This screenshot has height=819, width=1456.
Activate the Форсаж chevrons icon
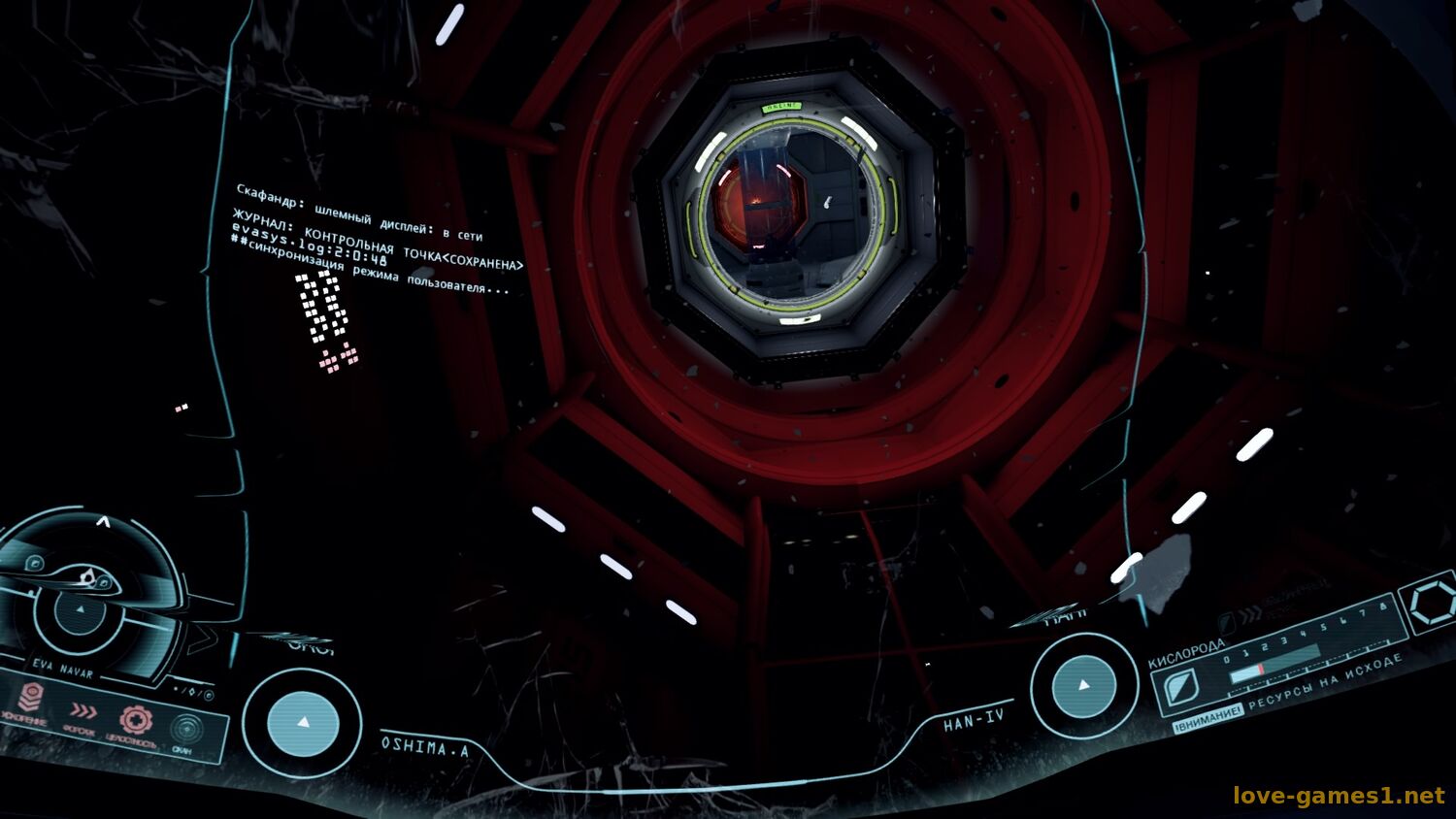[83, 711]
